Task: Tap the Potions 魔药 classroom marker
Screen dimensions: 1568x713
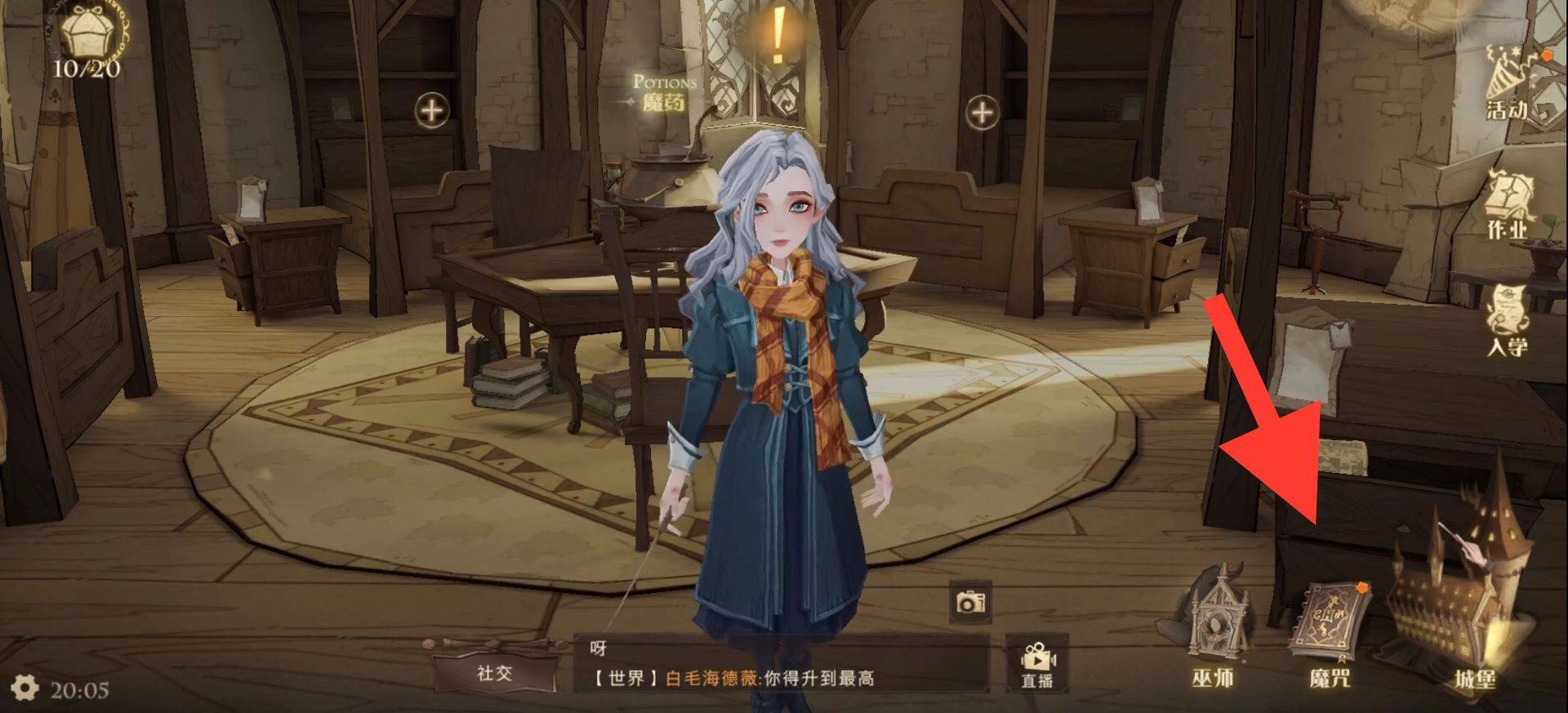Action: point(663,90)
